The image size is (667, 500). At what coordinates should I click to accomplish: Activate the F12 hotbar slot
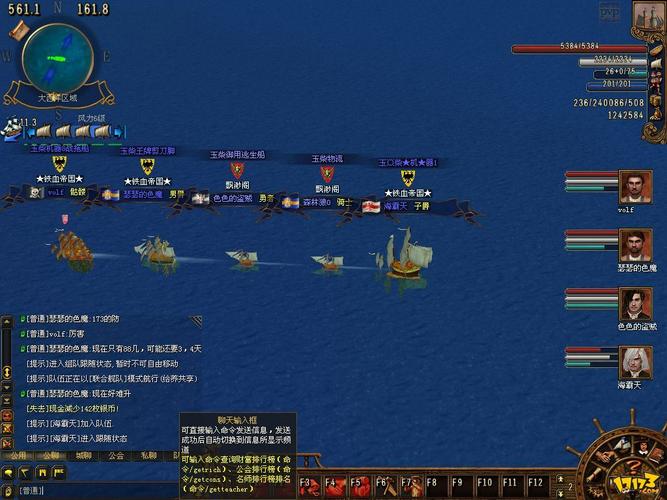[x=535, y=485]
